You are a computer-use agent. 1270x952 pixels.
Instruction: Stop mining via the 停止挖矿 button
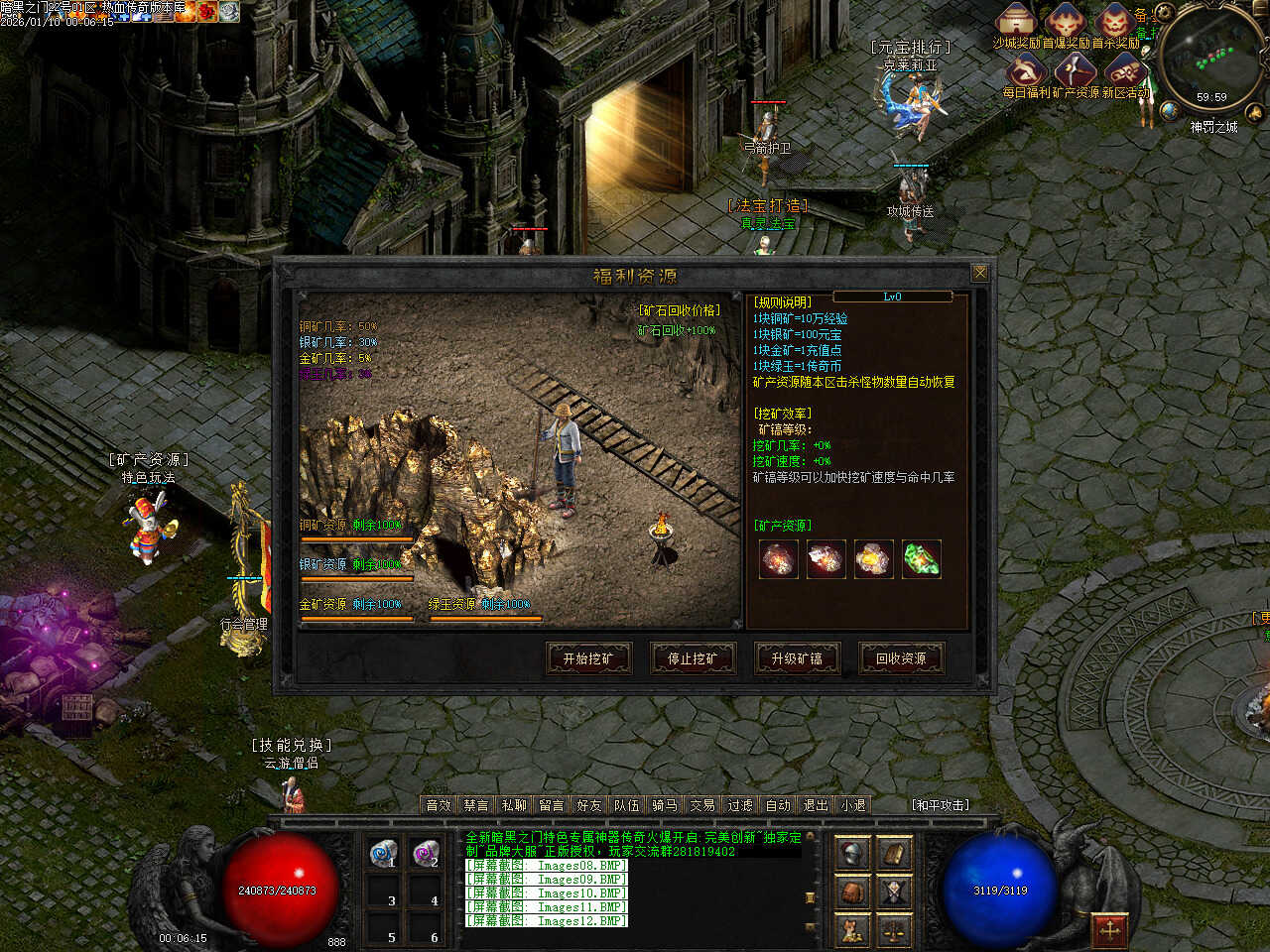coord(693,658)
